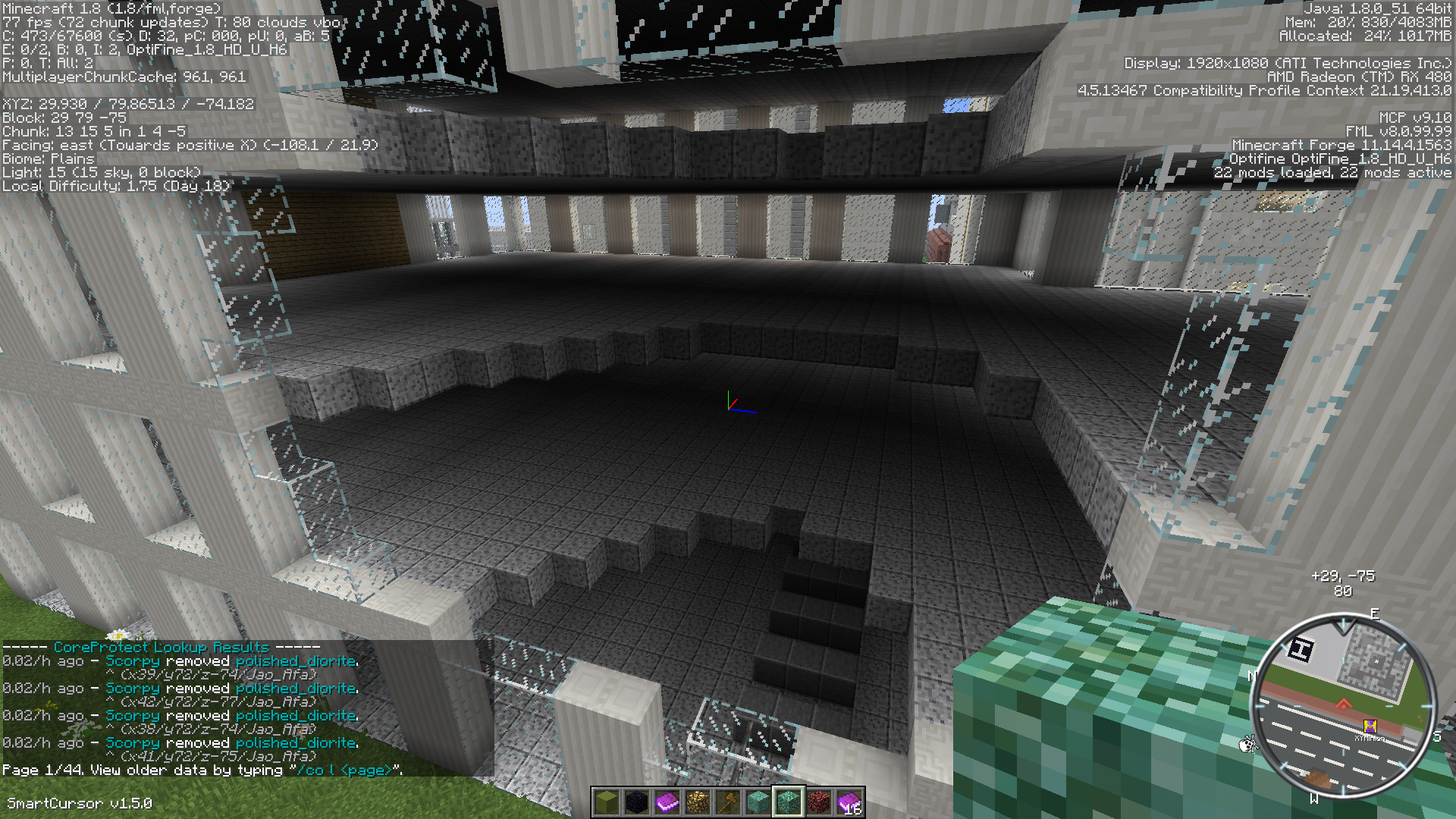Image resolution: width=1456 pixels, height=819 pixels.
Task: Select the obsidian block hotbar slot
Action: 637,802
